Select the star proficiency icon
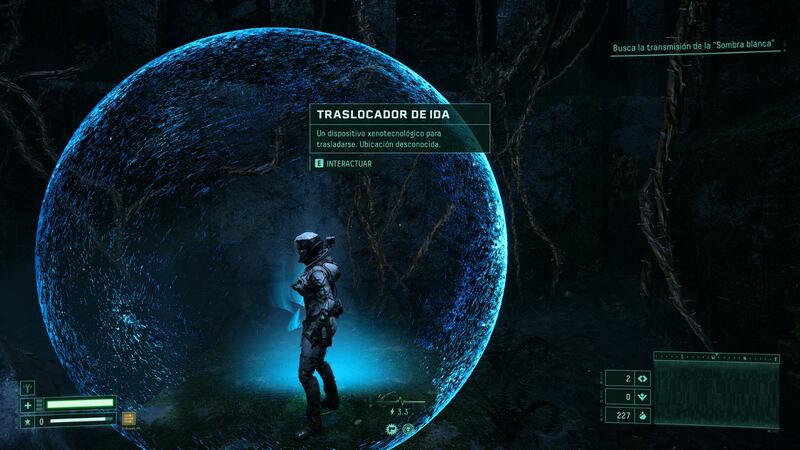This screenshot has height=450, width=800. pyautogui.click(x=27, y=422)
